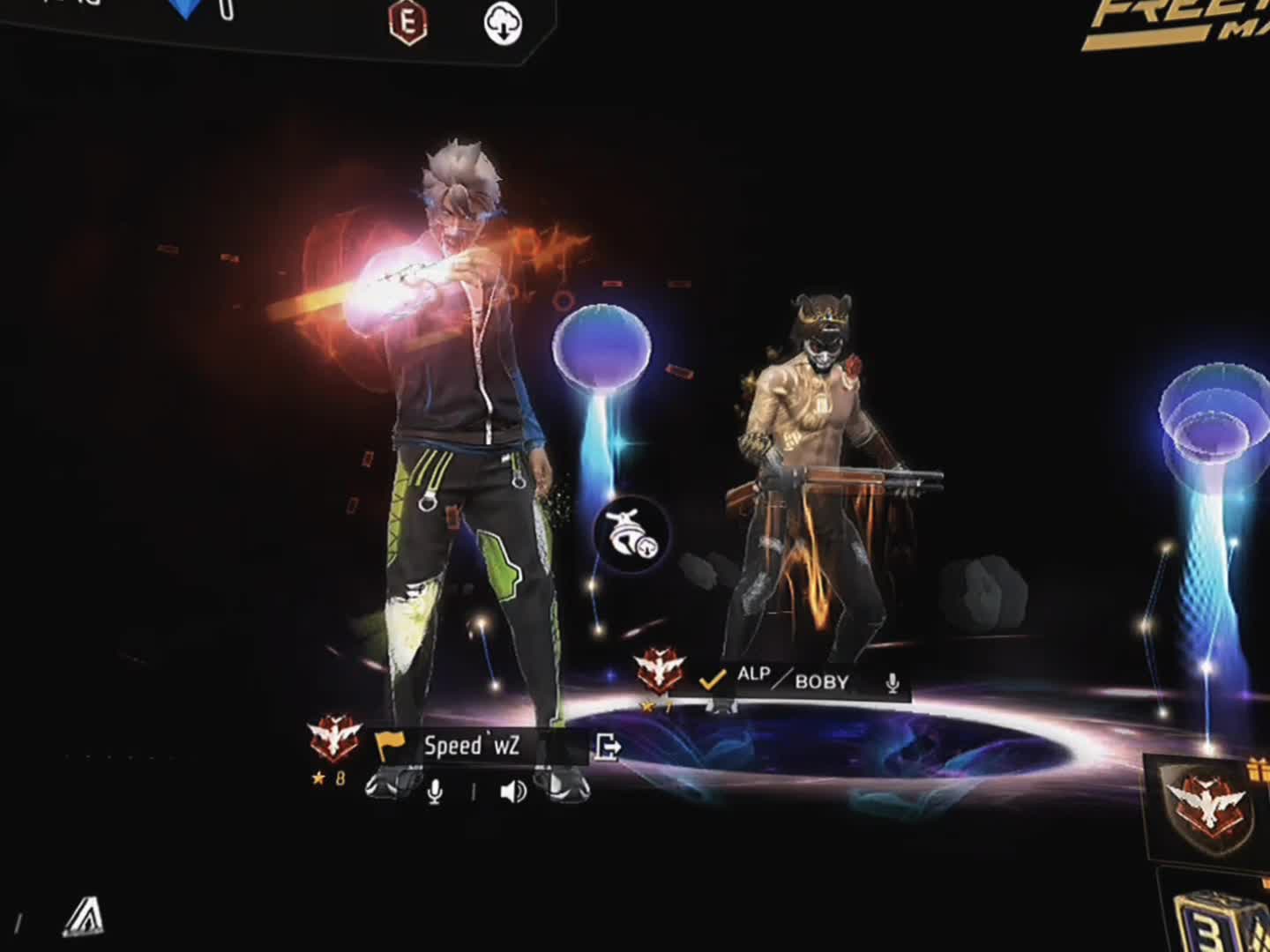Click the cloud download icon
The width and height of the screenshot is (1270, 952).
[503, 24]
